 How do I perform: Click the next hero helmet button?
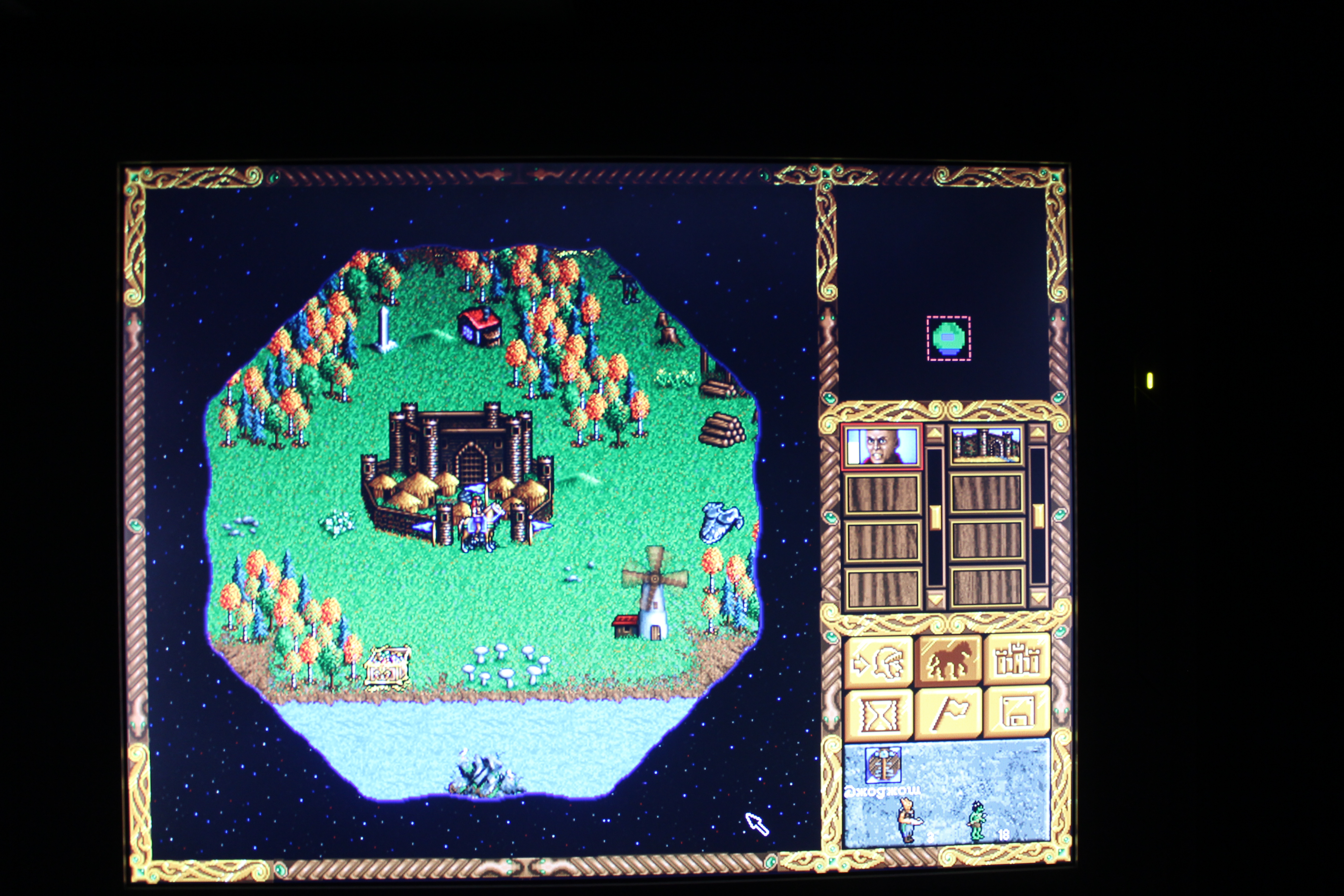point(878,662)
